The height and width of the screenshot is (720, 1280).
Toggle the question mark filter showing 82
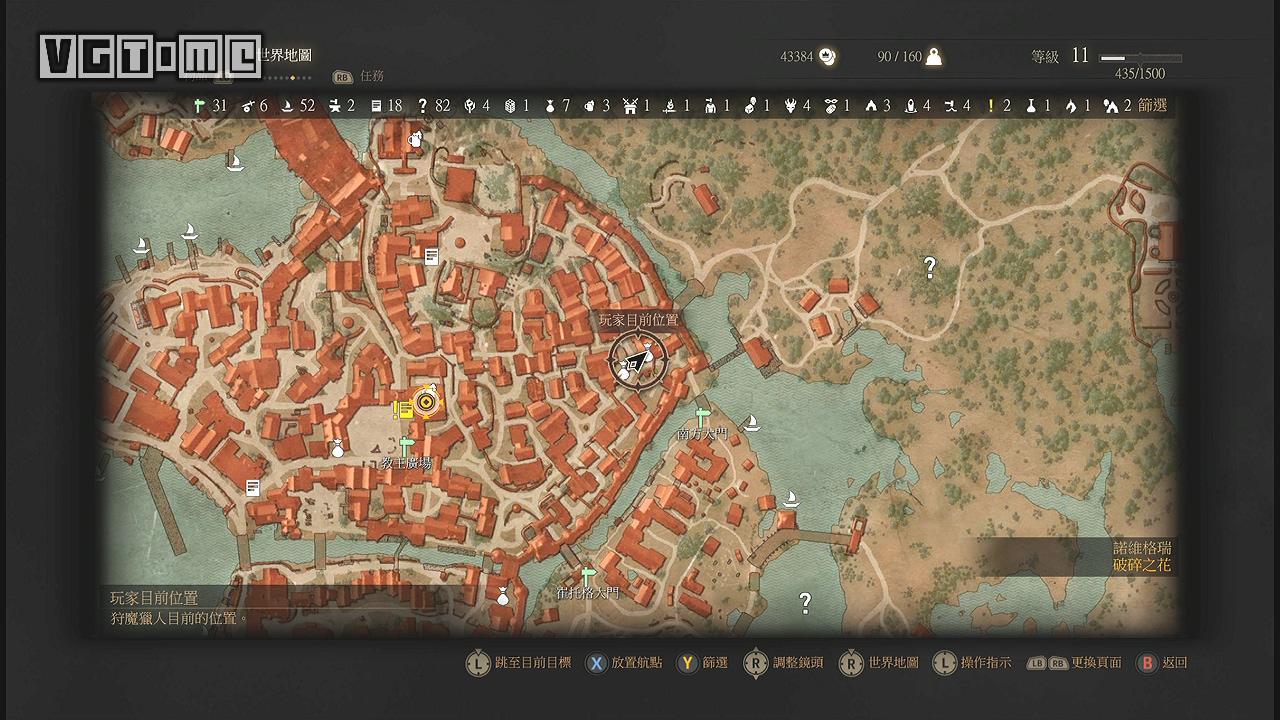[x=423, y=105]
